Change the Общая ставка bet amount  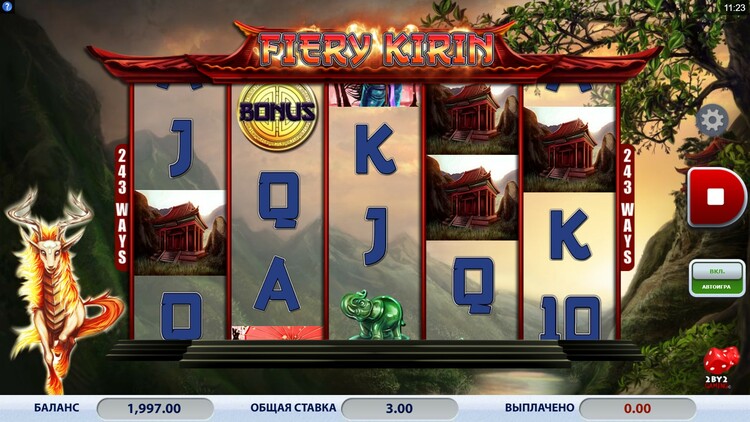click(399, 408)
